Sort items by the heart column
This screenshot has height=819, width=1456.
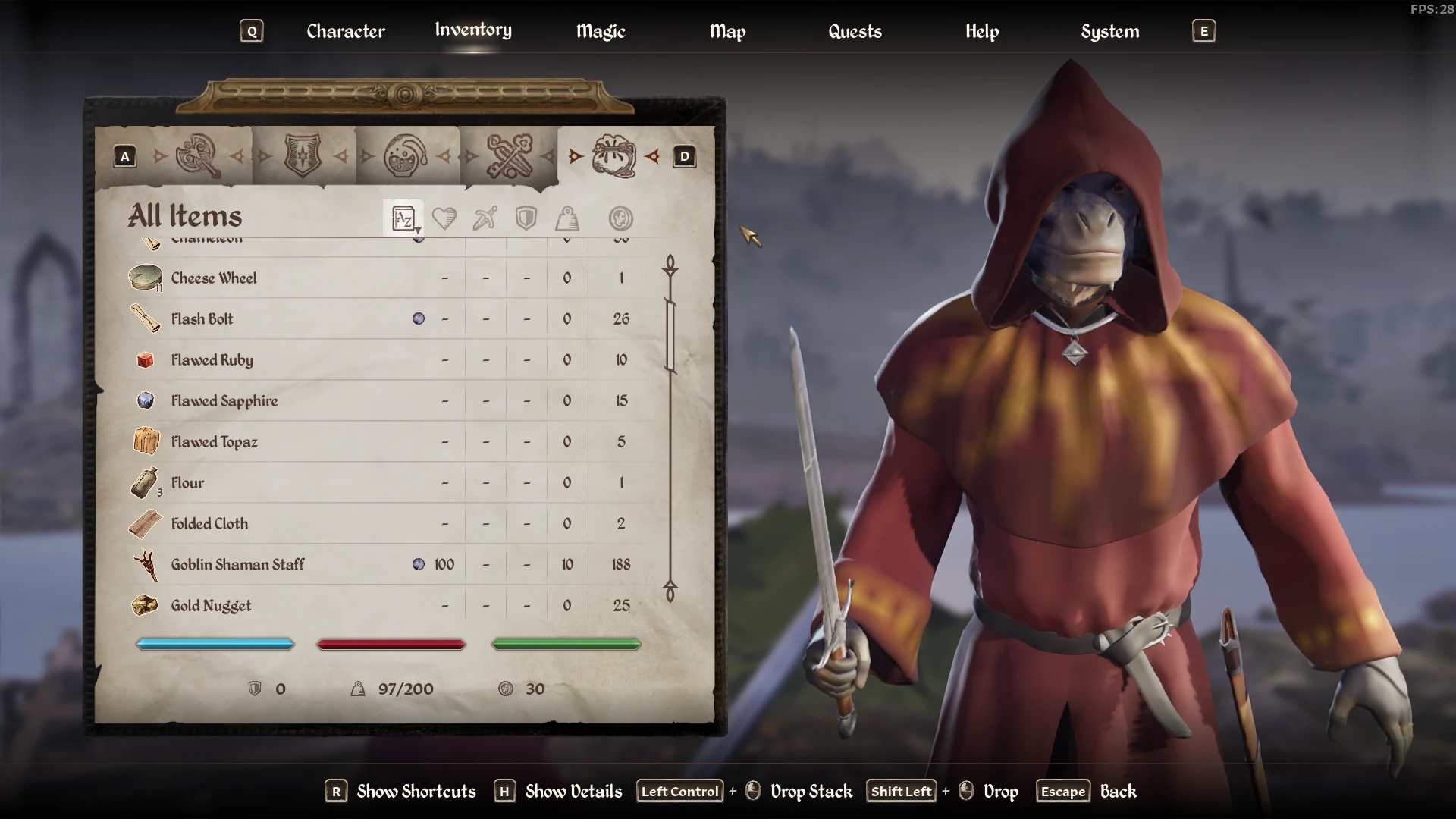[x=444, y=218]
